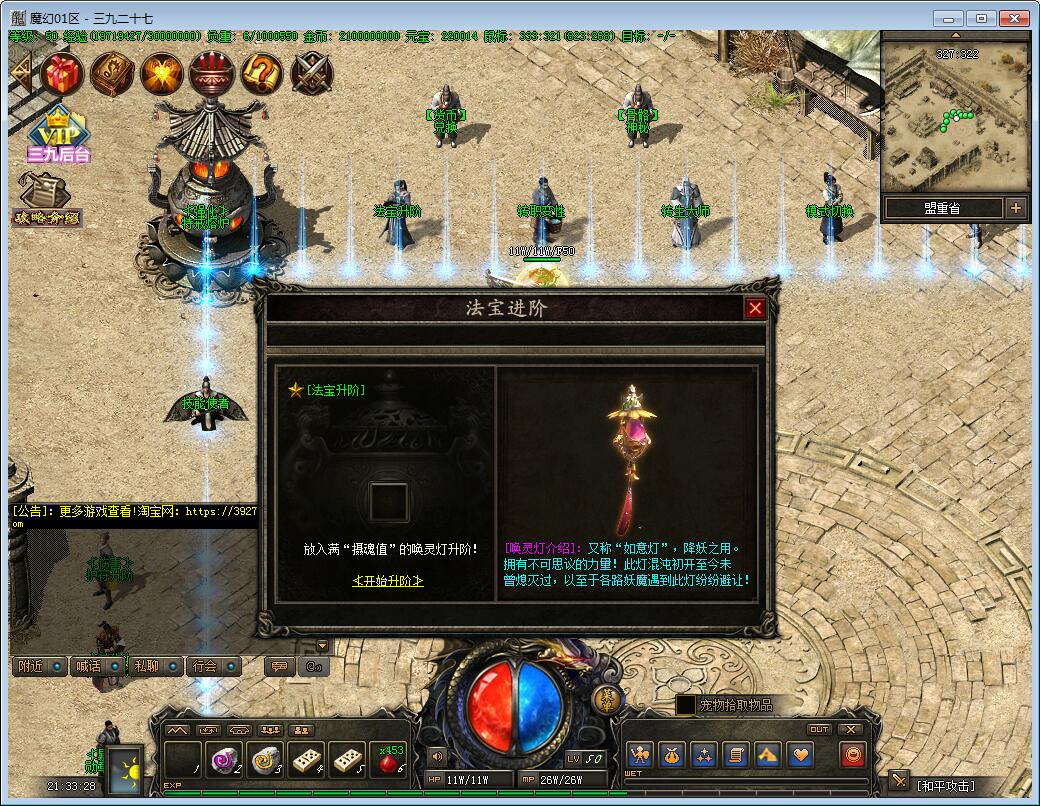Toggle the 宠物拾取物品 pet pickup checkbox

coord(686,705)
